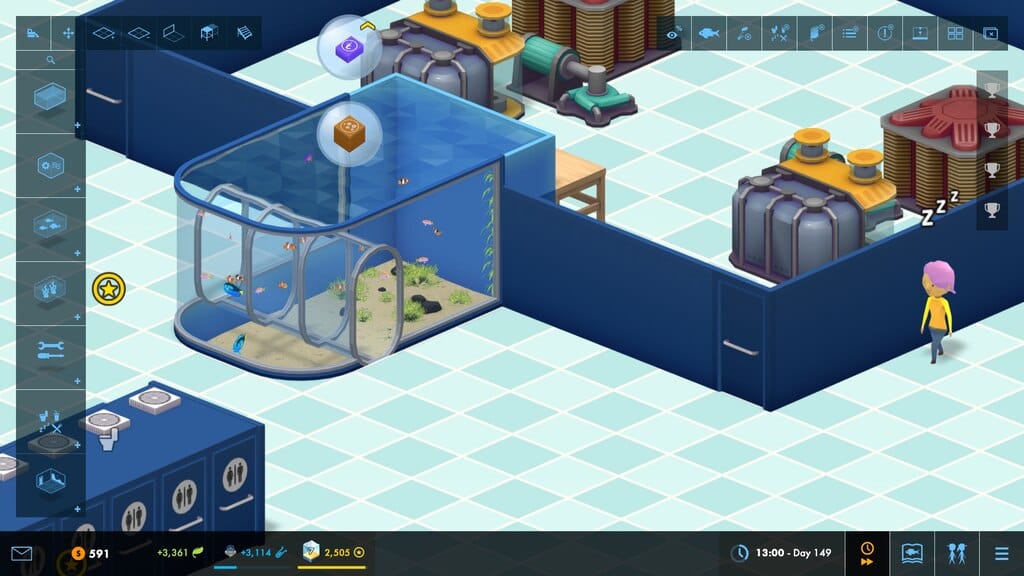
Task: Open the staff and visitors people panel
Action: [955, 553]
